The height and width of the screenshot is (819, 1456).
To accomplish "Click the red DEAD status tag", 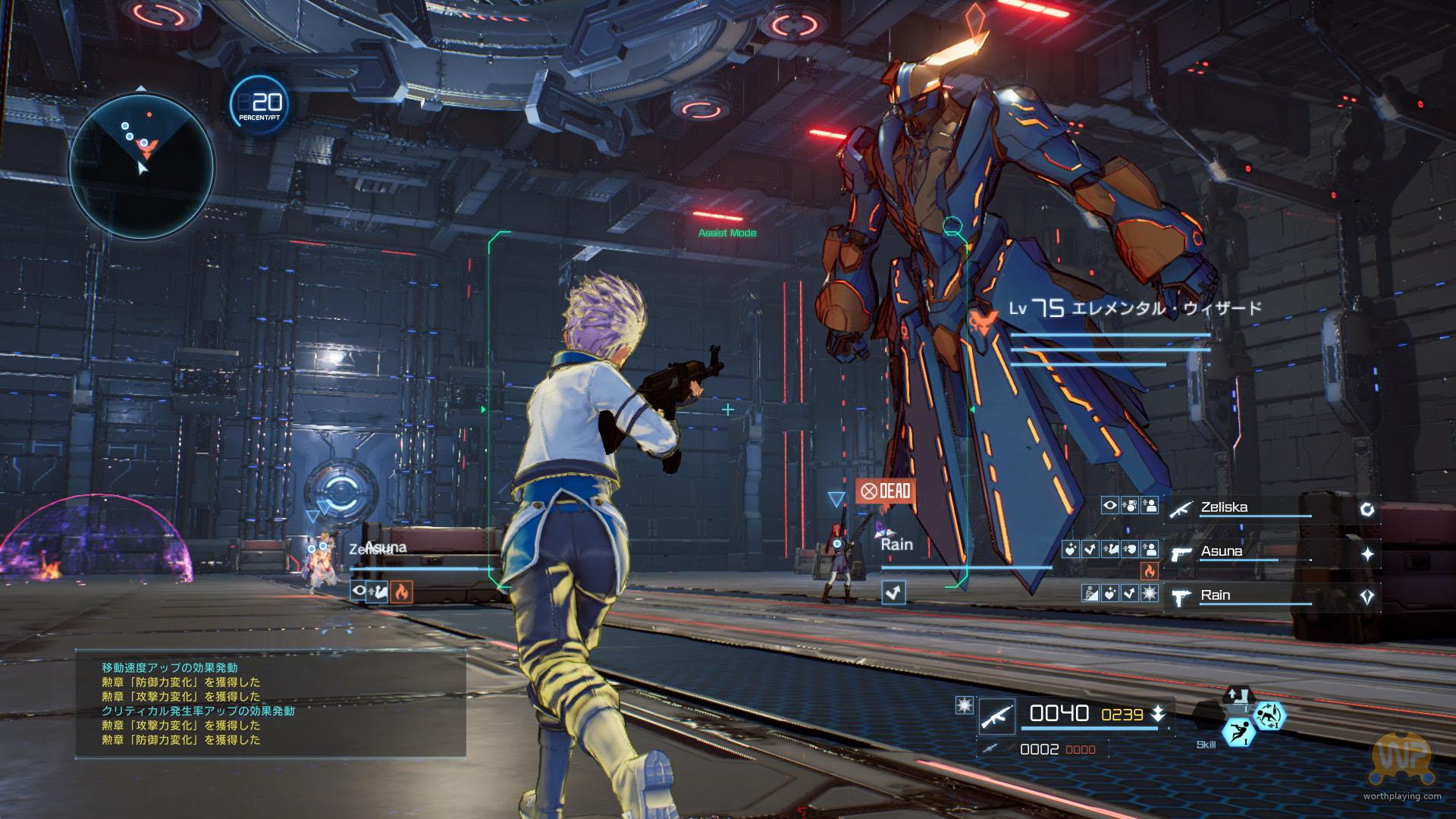I will [886, 491].
